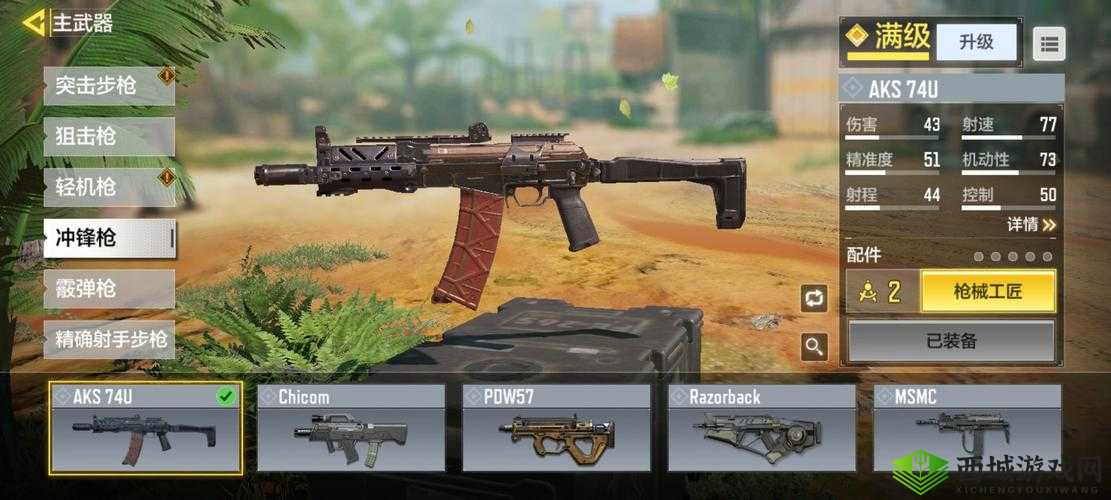This screenshot has width=1111, height=500.
Task: Select the AKS 74U weapon card
Action: pos(146,428)
